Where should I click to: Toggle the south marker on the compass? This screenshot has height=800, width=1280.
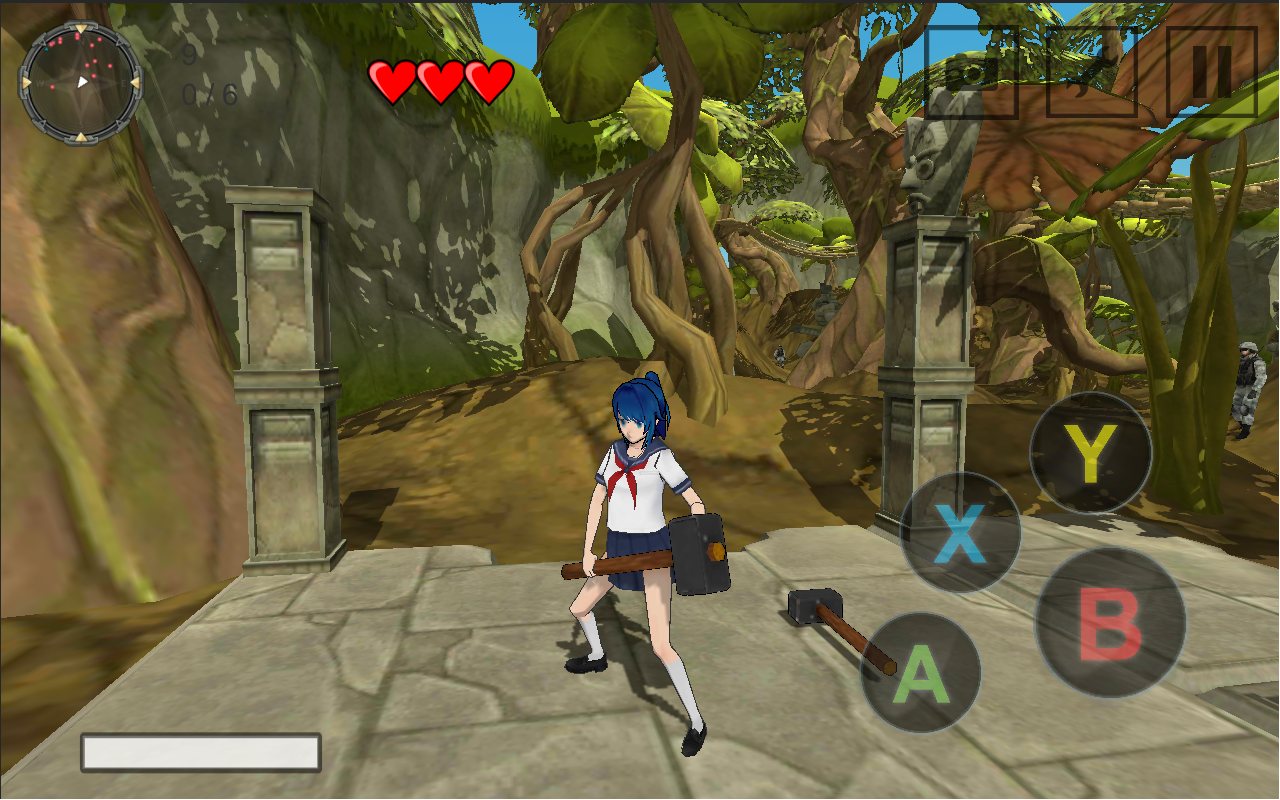pos(82,137)
